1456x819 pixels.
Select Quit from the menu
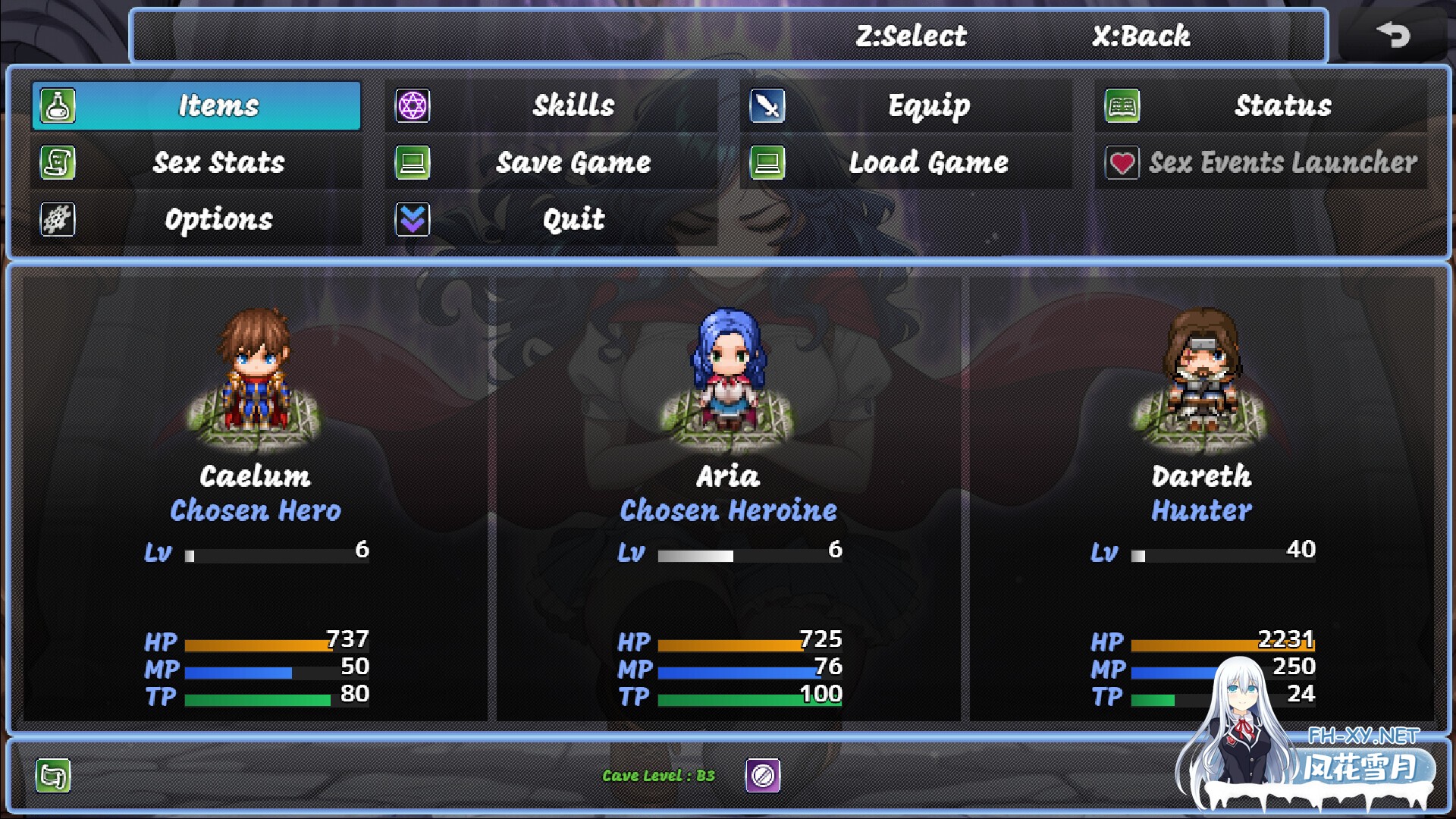pyautogui.click(x=551, y=219)
